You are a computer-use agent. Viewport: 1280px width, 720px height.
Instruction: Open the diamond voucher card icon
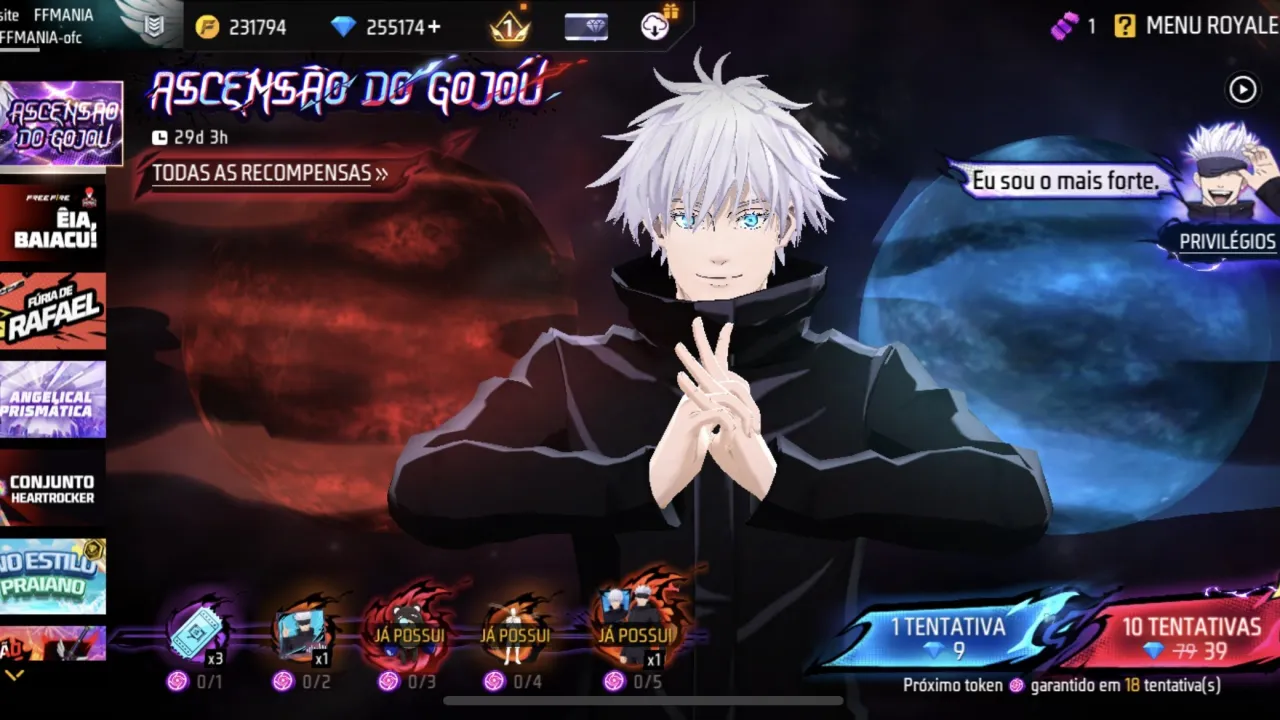(586, 27)
